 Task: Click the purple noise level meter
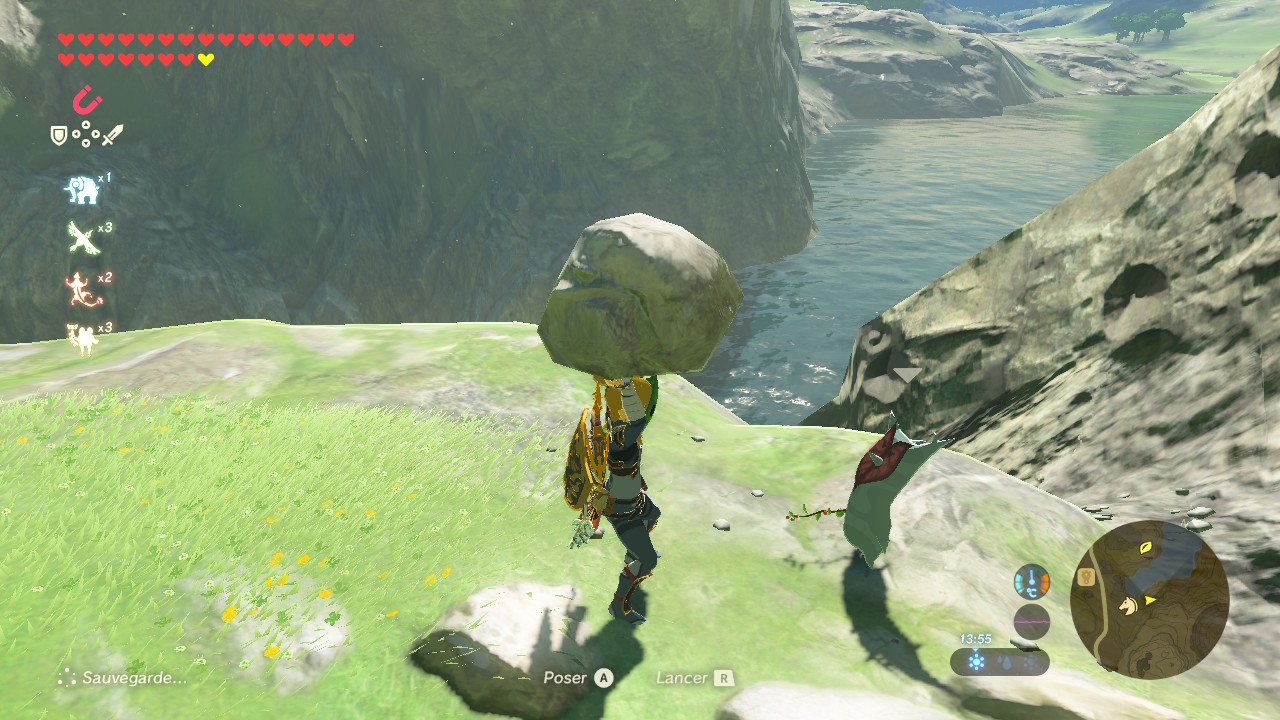point(1031,622)
